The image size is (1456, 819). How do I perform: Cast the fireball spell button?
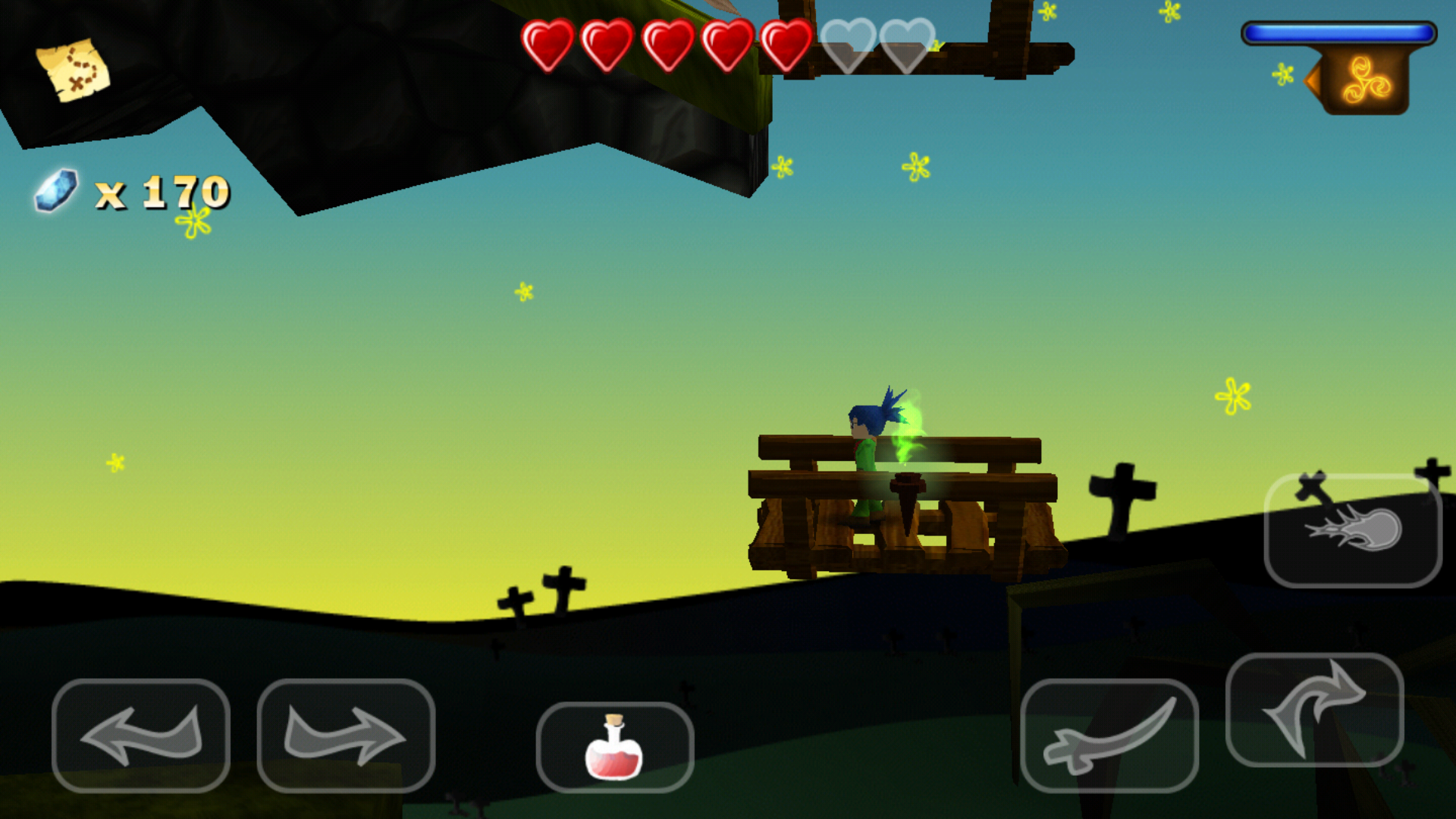pos(1353,530)
